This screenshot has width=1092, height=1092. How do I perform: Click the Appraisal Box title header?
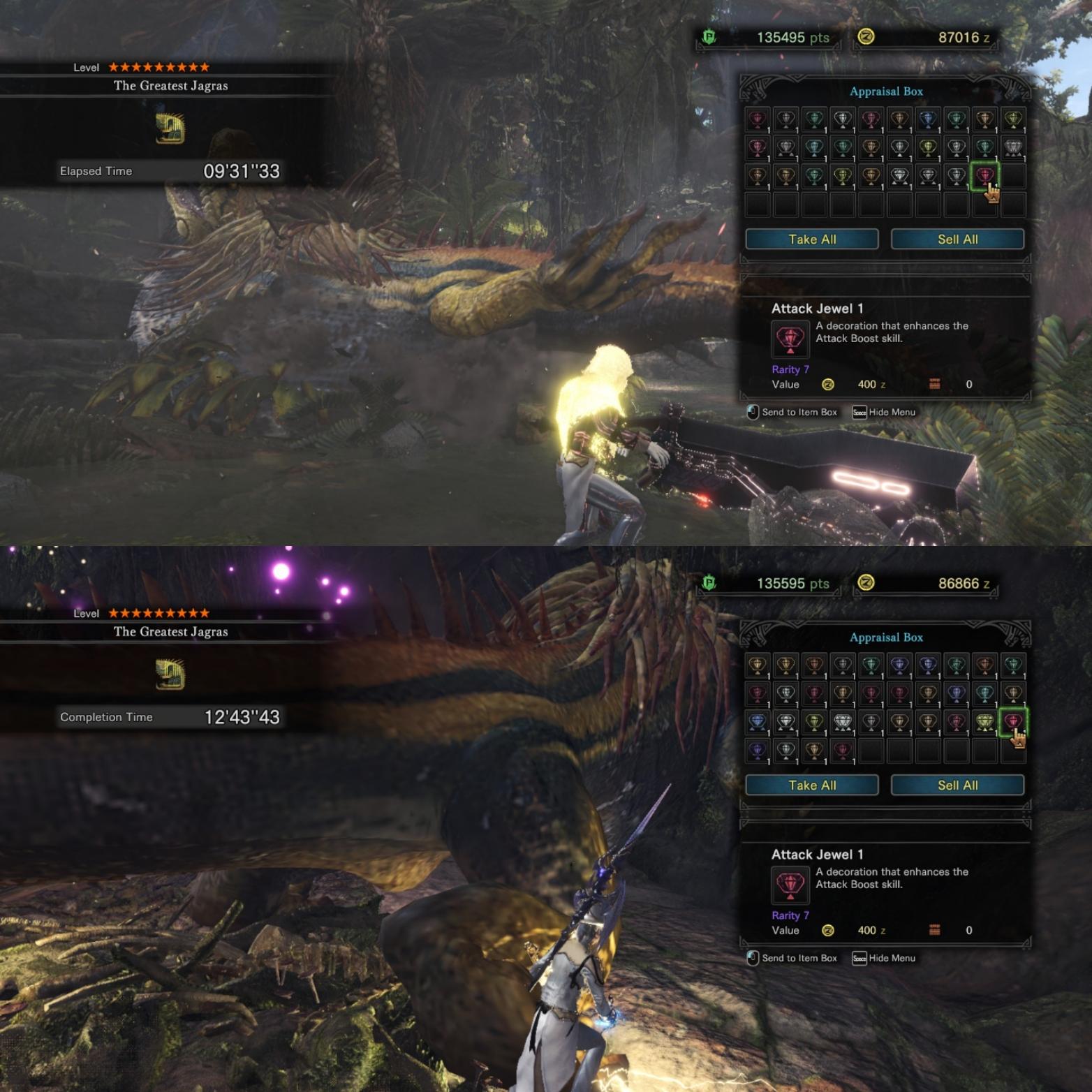pos(885,91)
